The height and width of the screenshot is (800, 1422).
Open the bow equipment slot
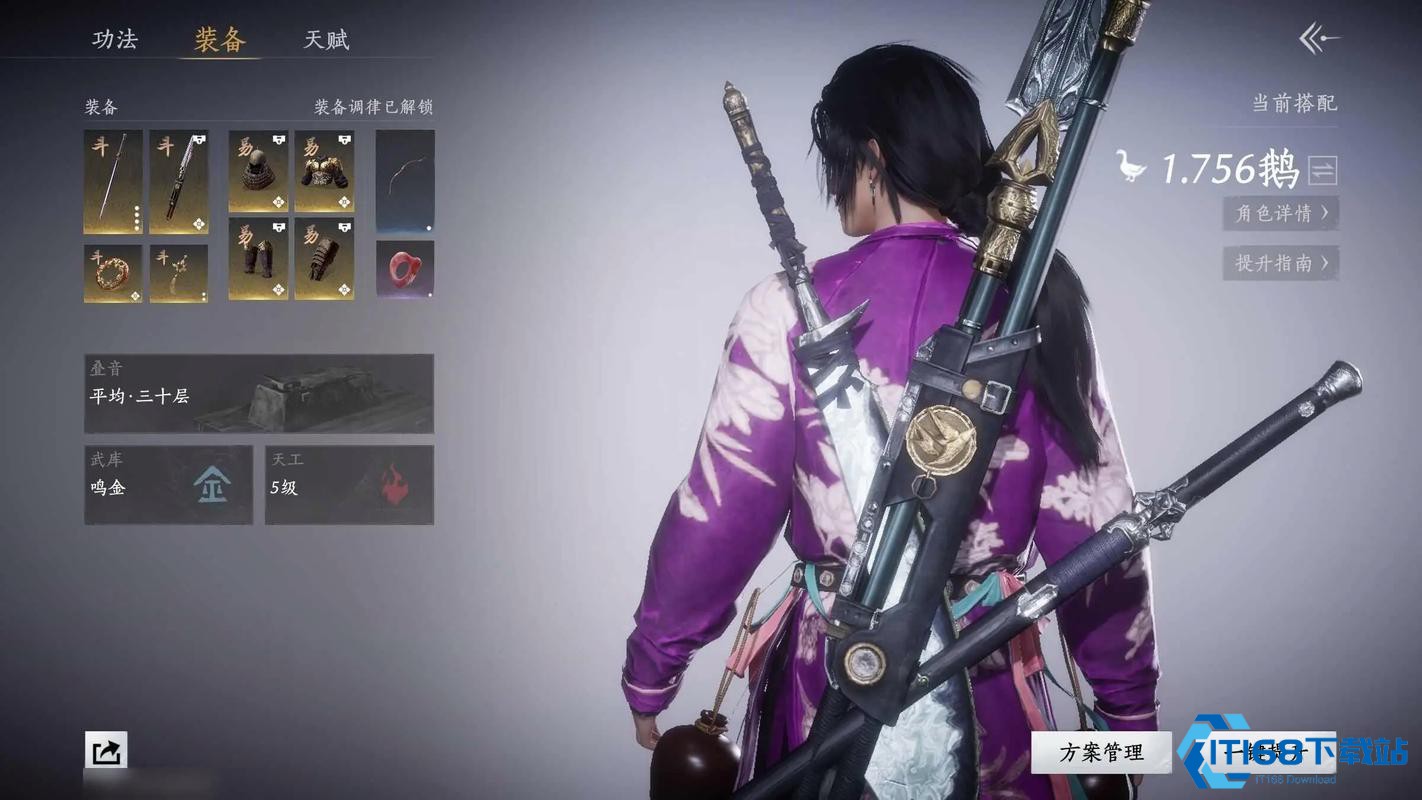405,182
